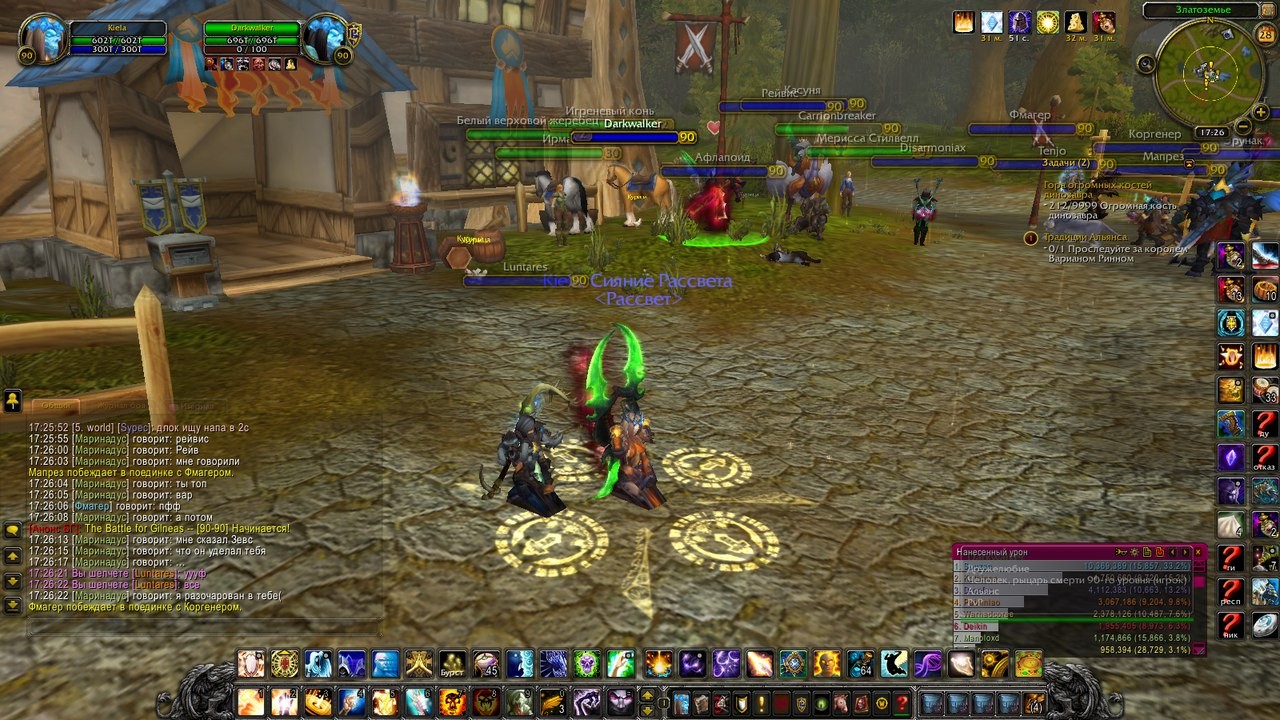
Task: Select the Darkwalker target portrait
Action: [326, 39]
